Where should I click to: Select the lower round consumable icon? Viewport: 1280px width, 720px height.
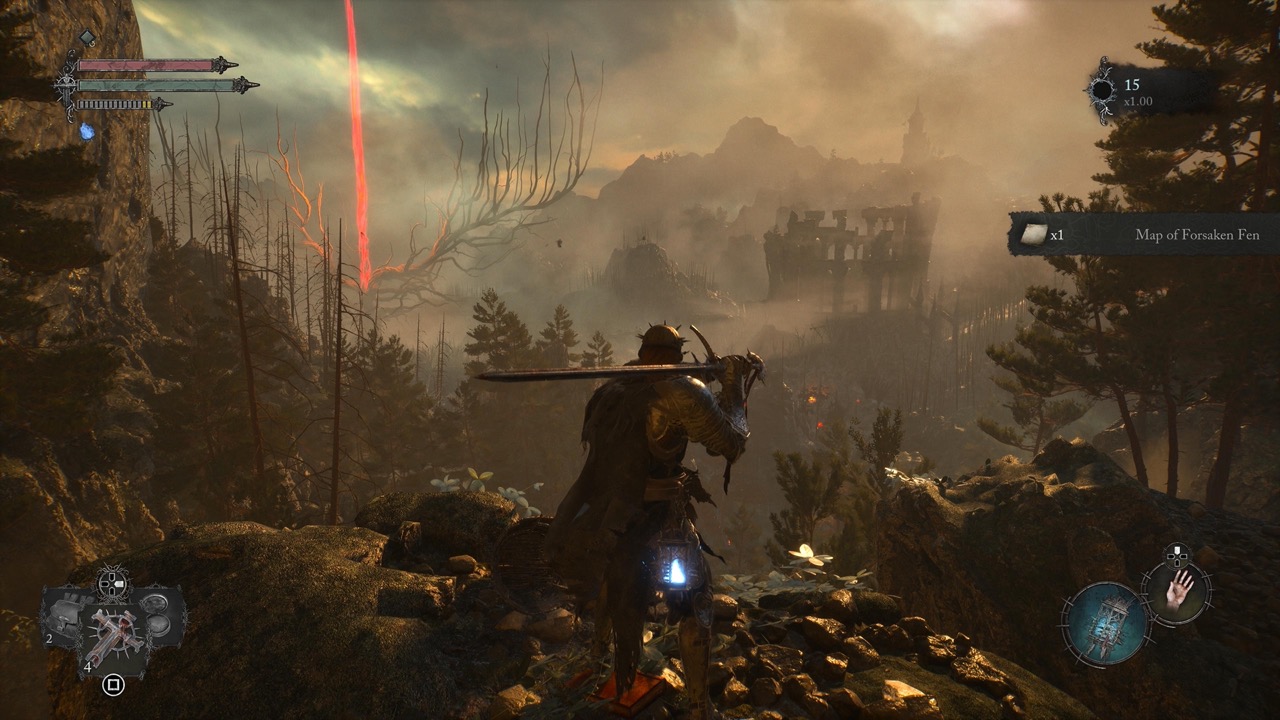[159, 624]
